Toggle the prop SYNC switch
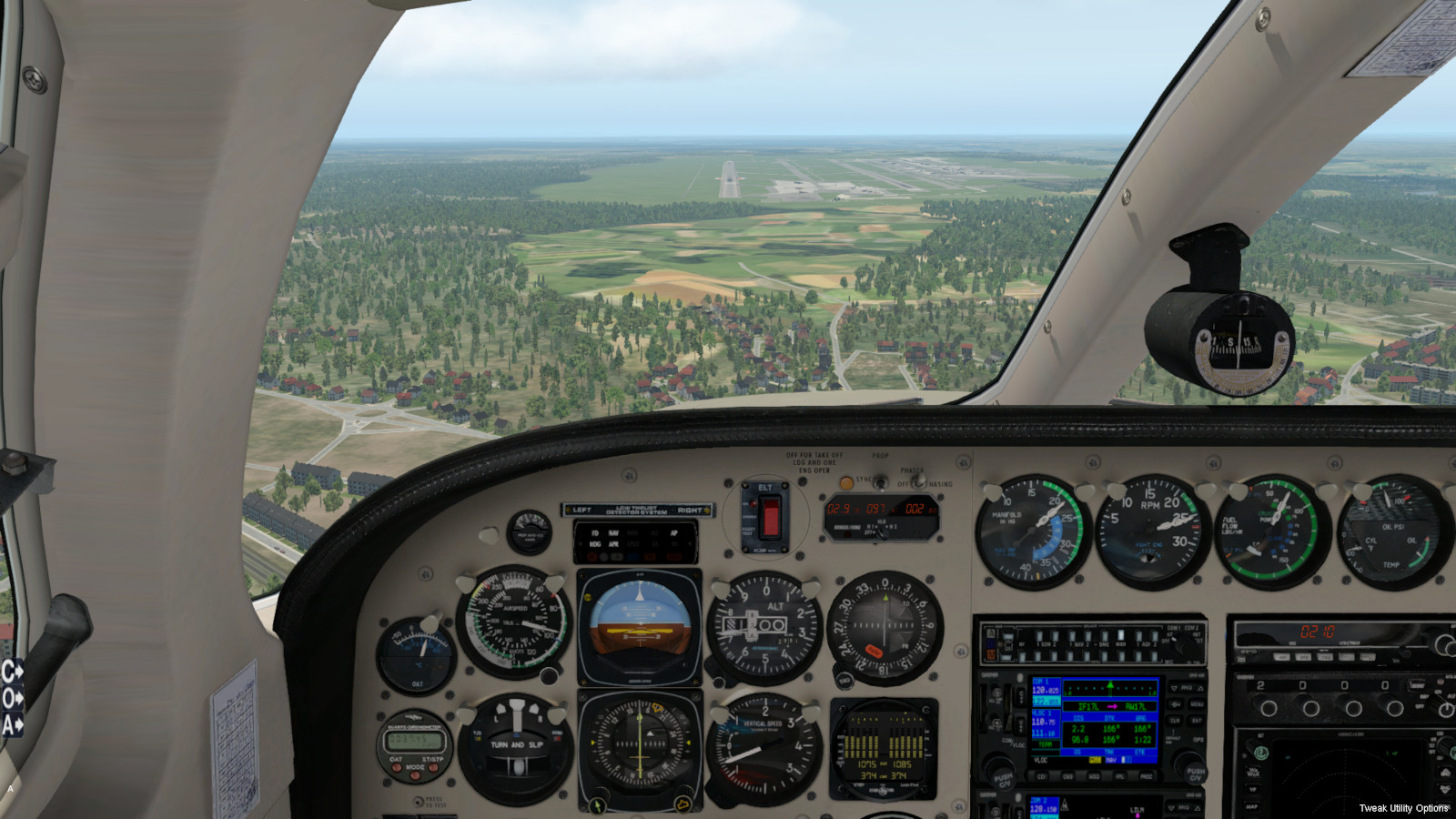The width and height of the screenshot is (1456, 819). point(879,482)
